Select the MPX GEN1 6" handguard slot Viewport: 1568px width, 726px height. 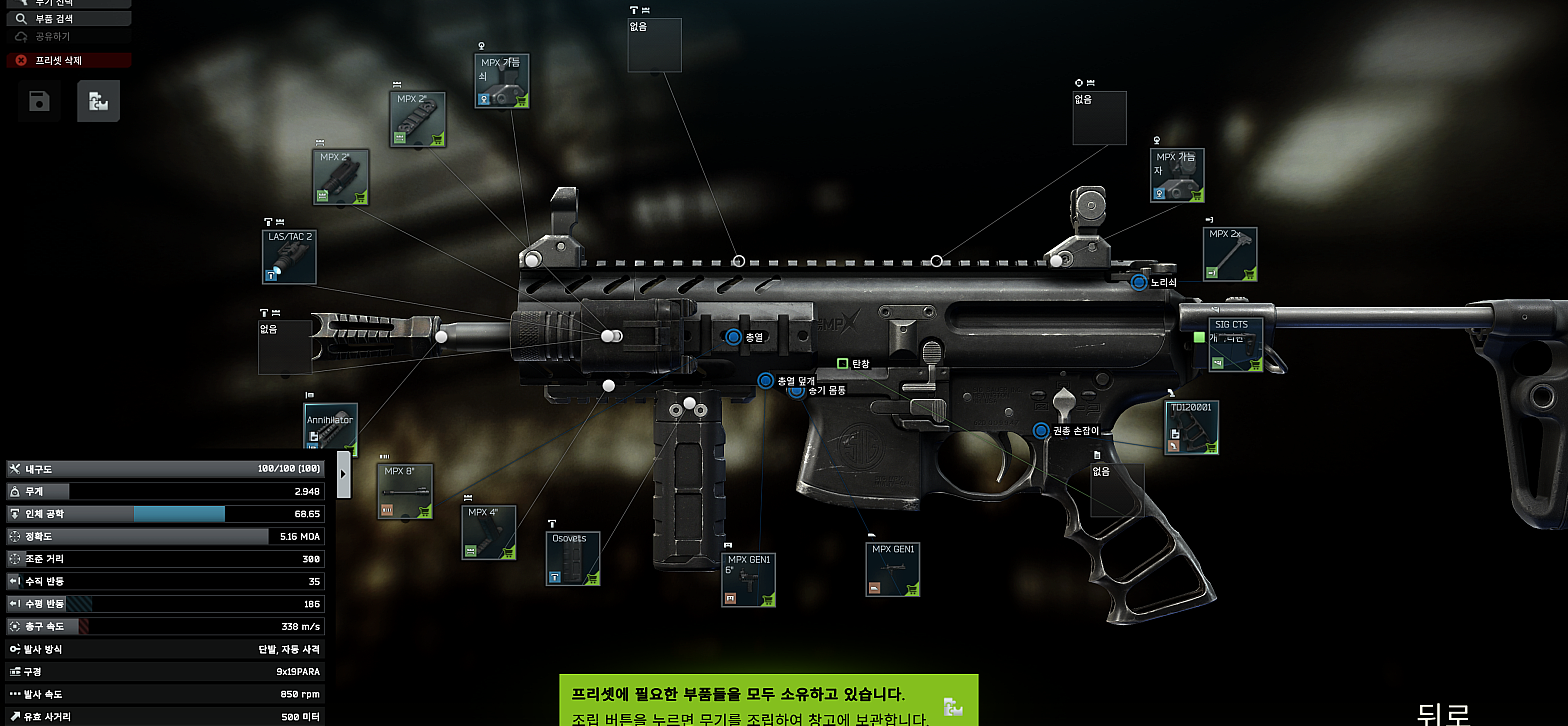[749, 580]
